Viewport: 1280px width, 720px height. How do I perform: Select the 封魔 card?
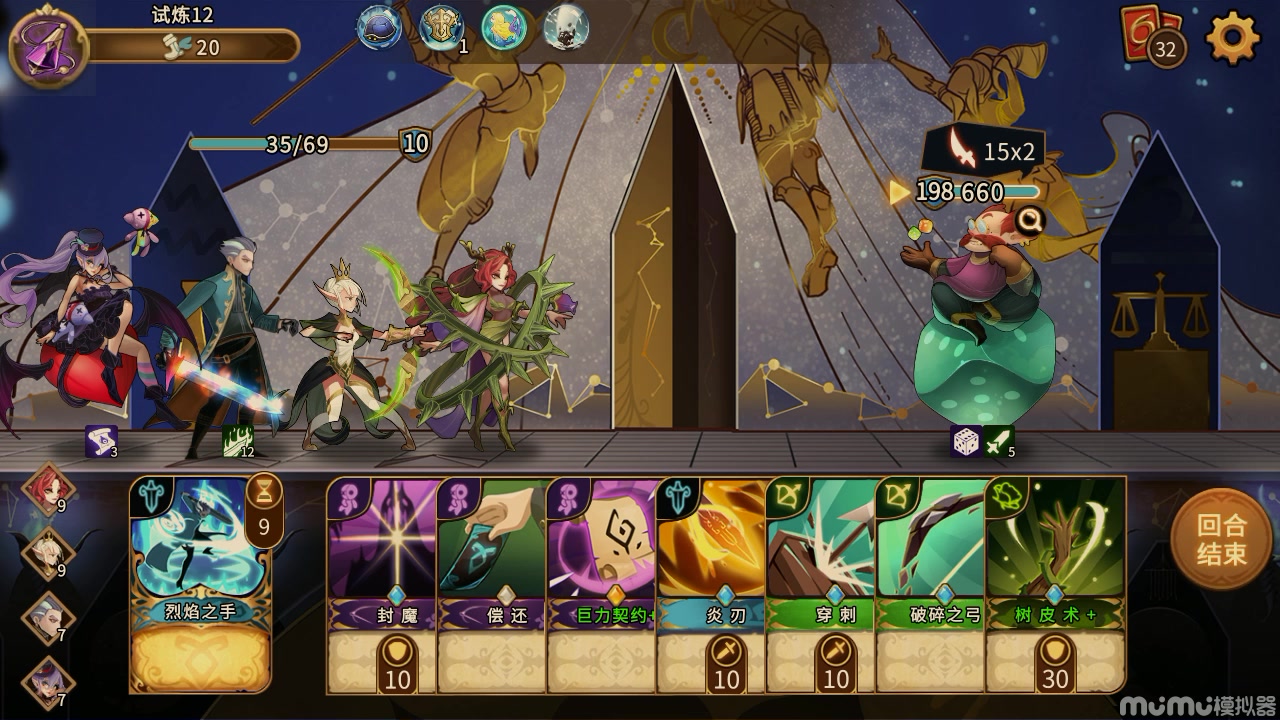tap(383, 584)
